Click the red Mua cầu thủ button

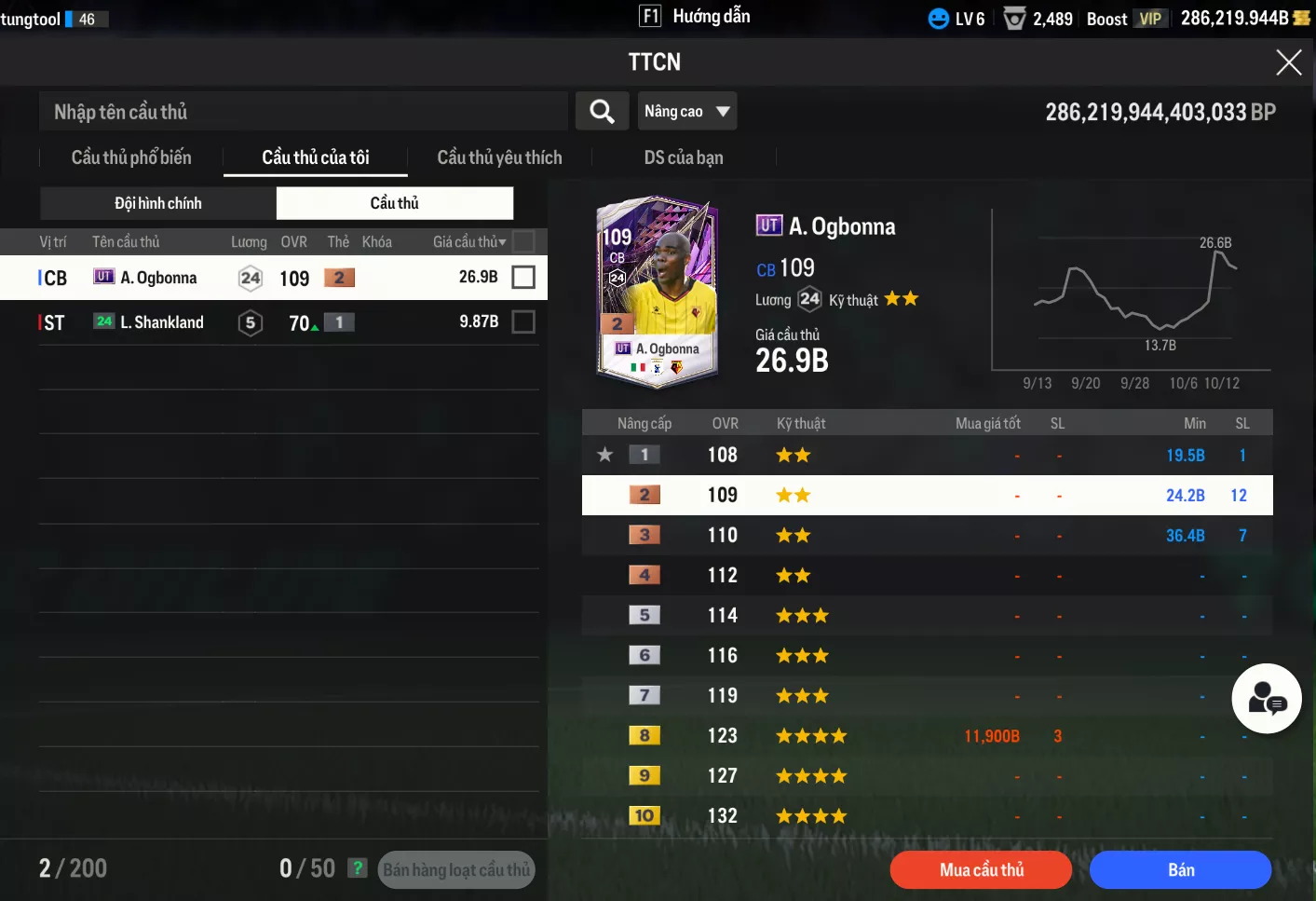click(981, 870)
